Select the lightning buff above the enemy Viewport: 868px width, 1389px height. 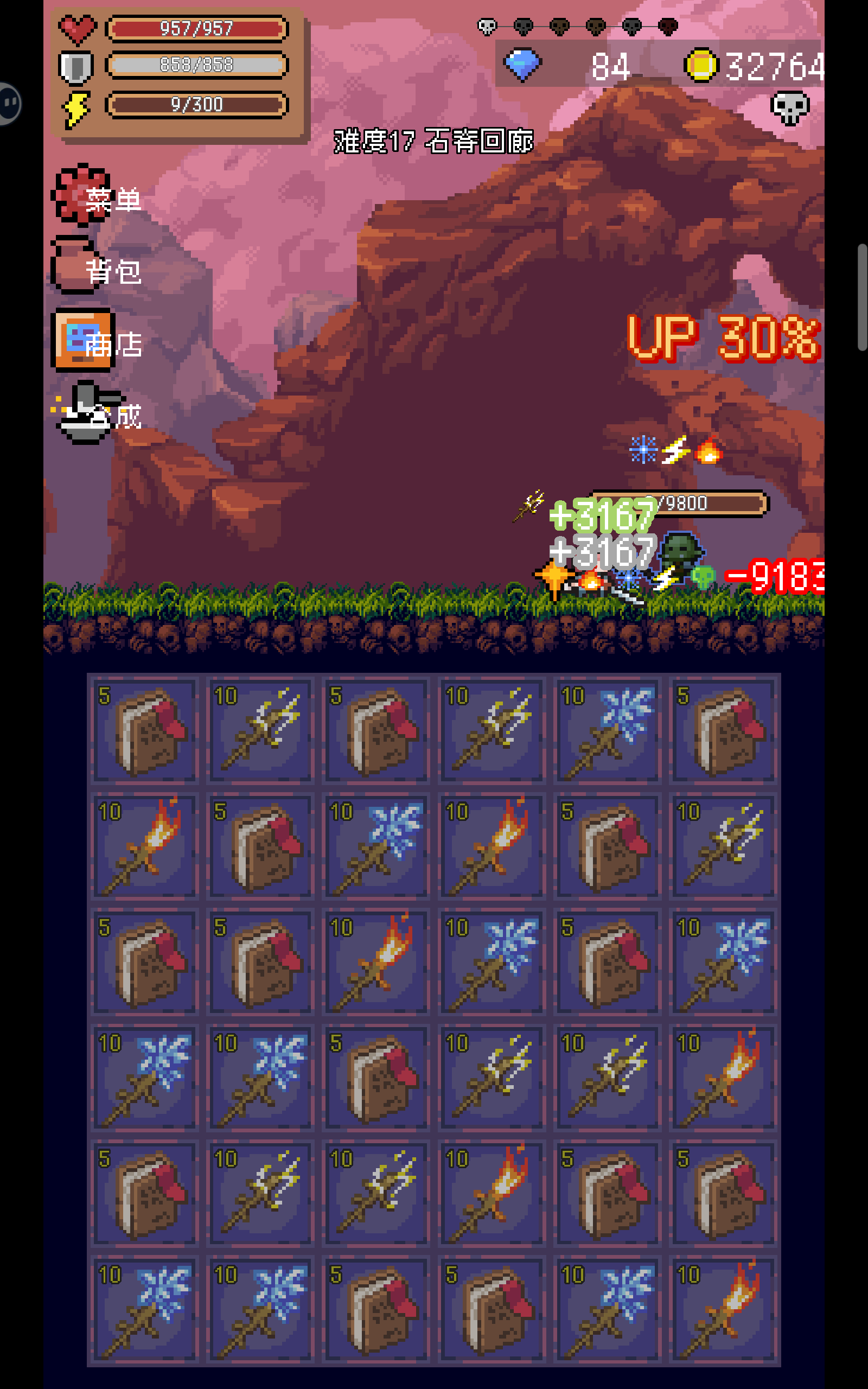tap(676, 449)
